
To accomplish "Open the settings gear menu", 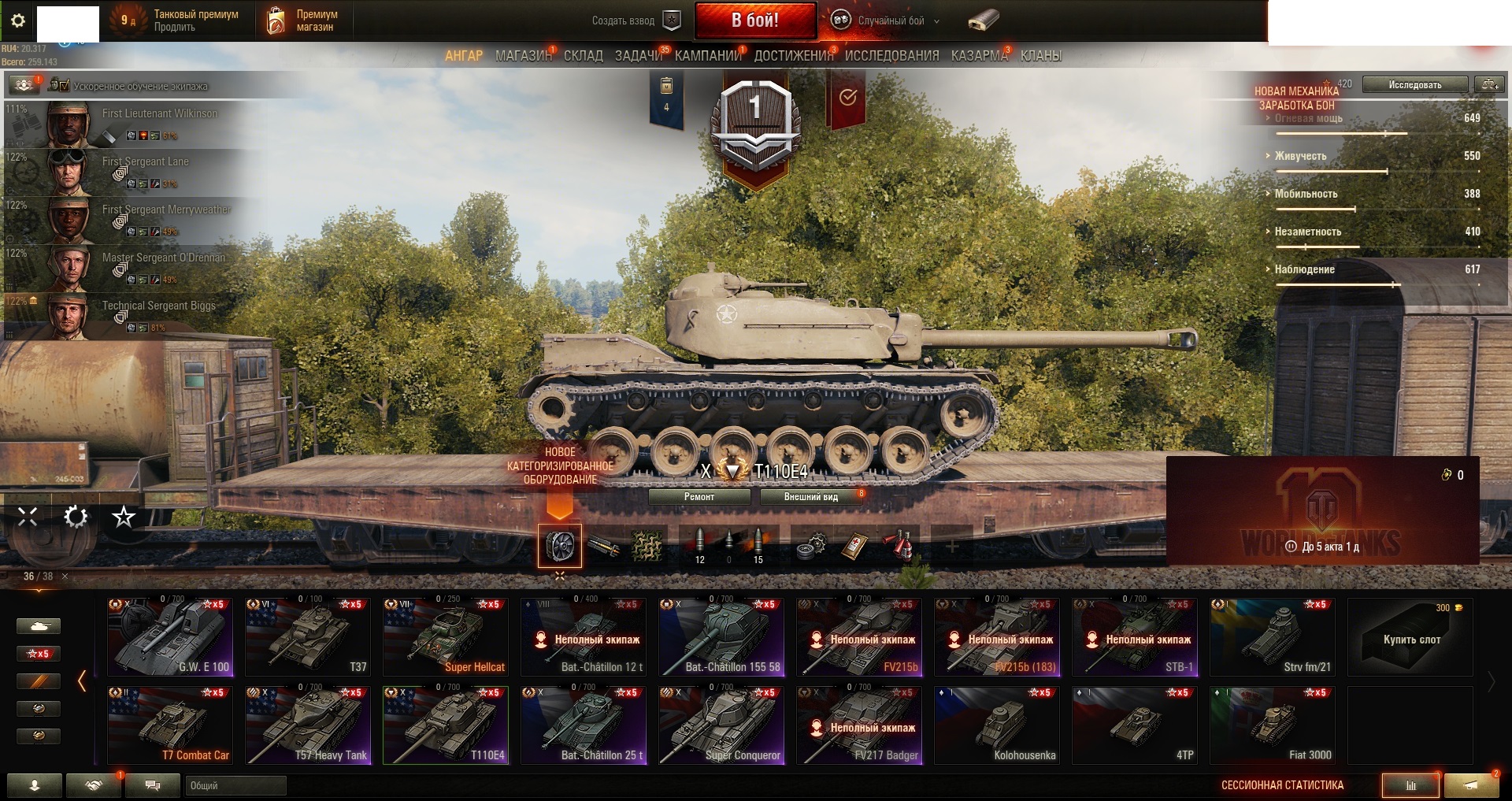I will tap(18, 20).
